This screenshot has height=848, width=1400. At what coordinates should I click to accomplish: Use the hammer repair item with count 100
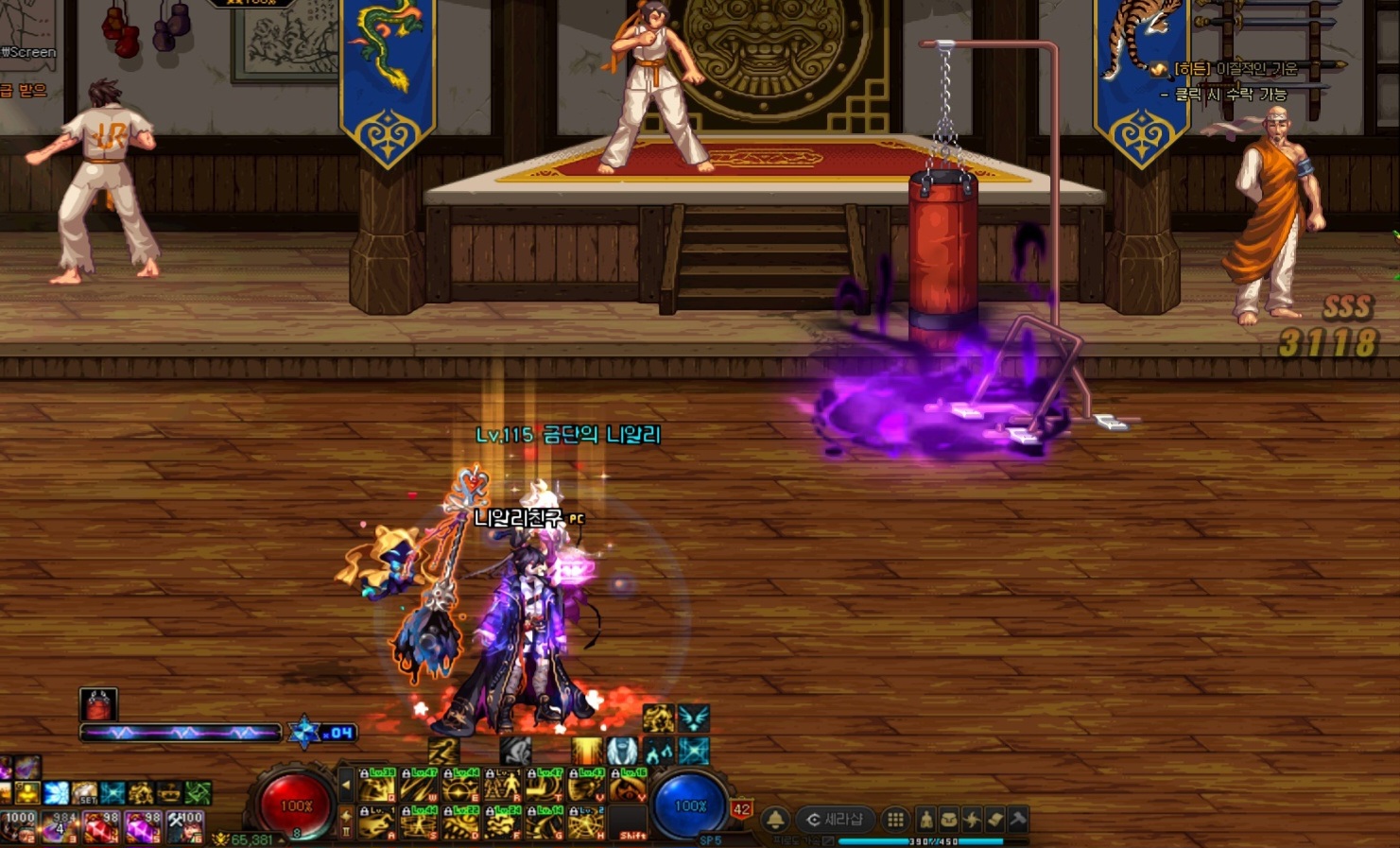185,826
